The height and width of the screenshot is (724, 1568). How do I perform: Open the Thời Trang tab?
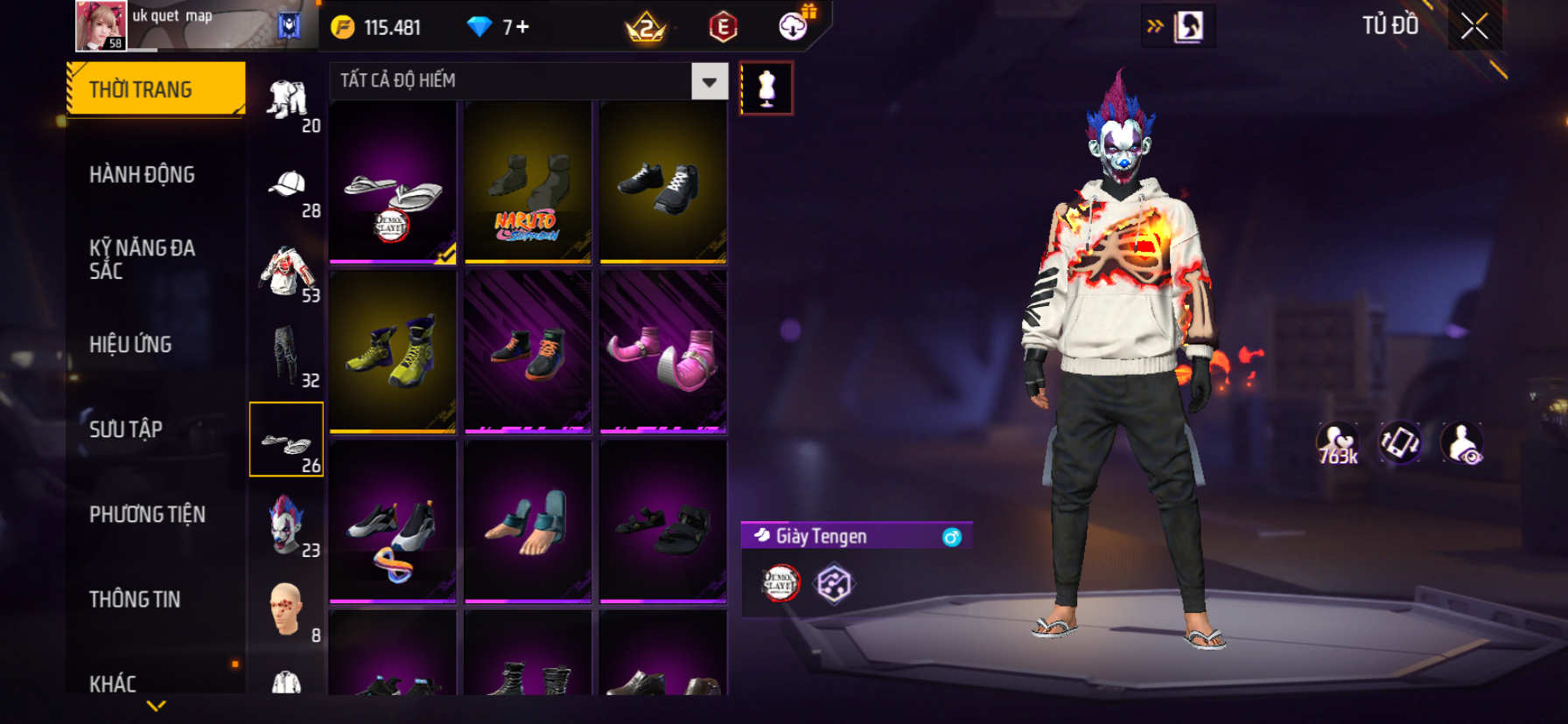click(156, 89)
